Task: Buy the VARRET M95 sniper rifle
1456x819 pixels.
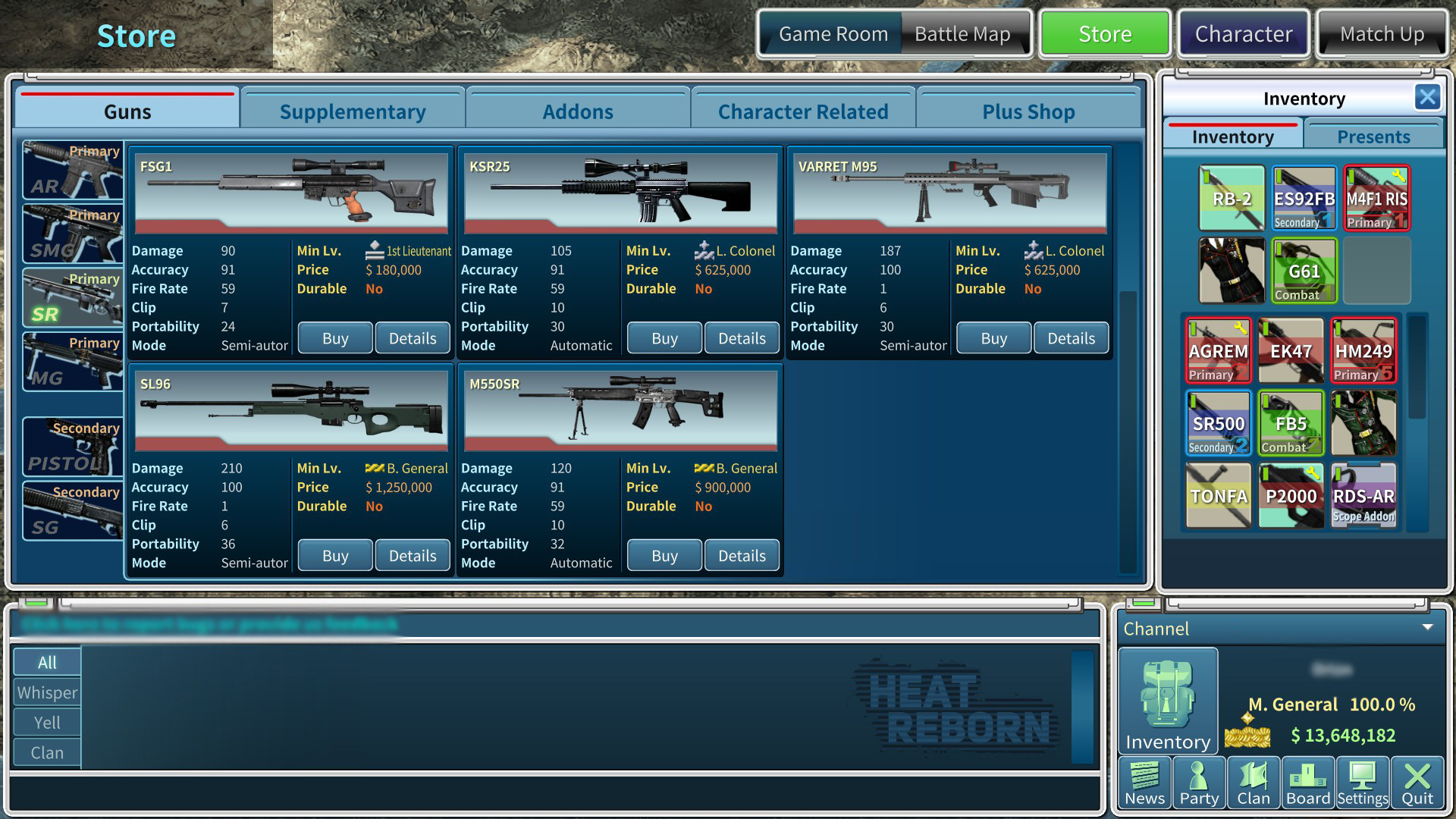Action: click(993, 337)
